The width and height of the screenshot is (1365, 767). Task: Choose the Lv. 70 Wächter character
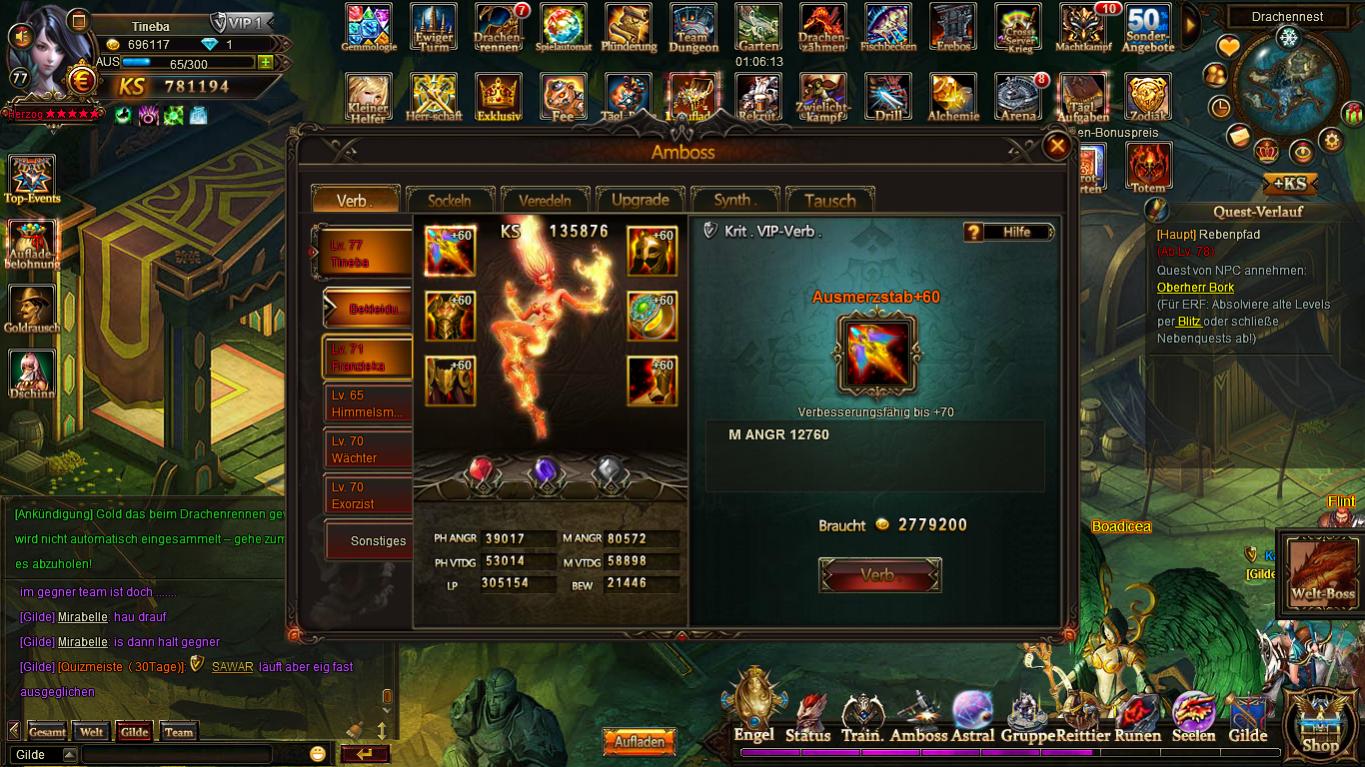368,449
